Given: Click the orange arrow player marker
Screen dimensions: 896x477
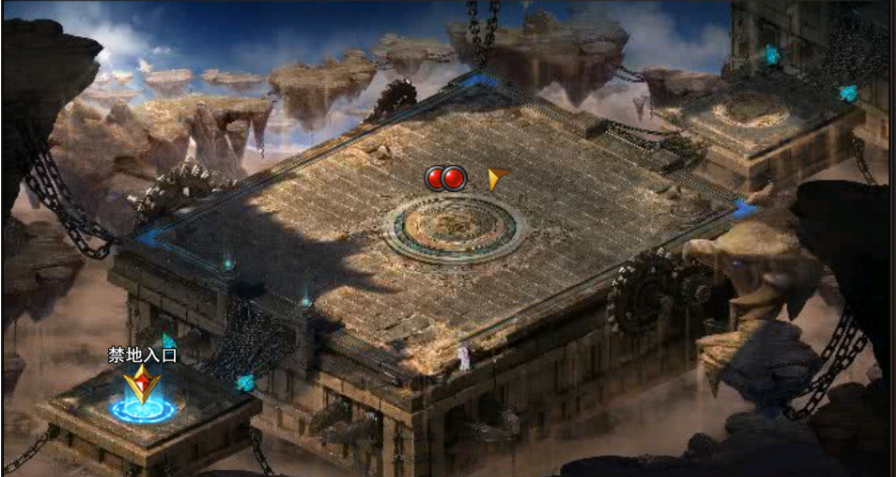Looking at the screenshot, I should [x=496, y=178].
